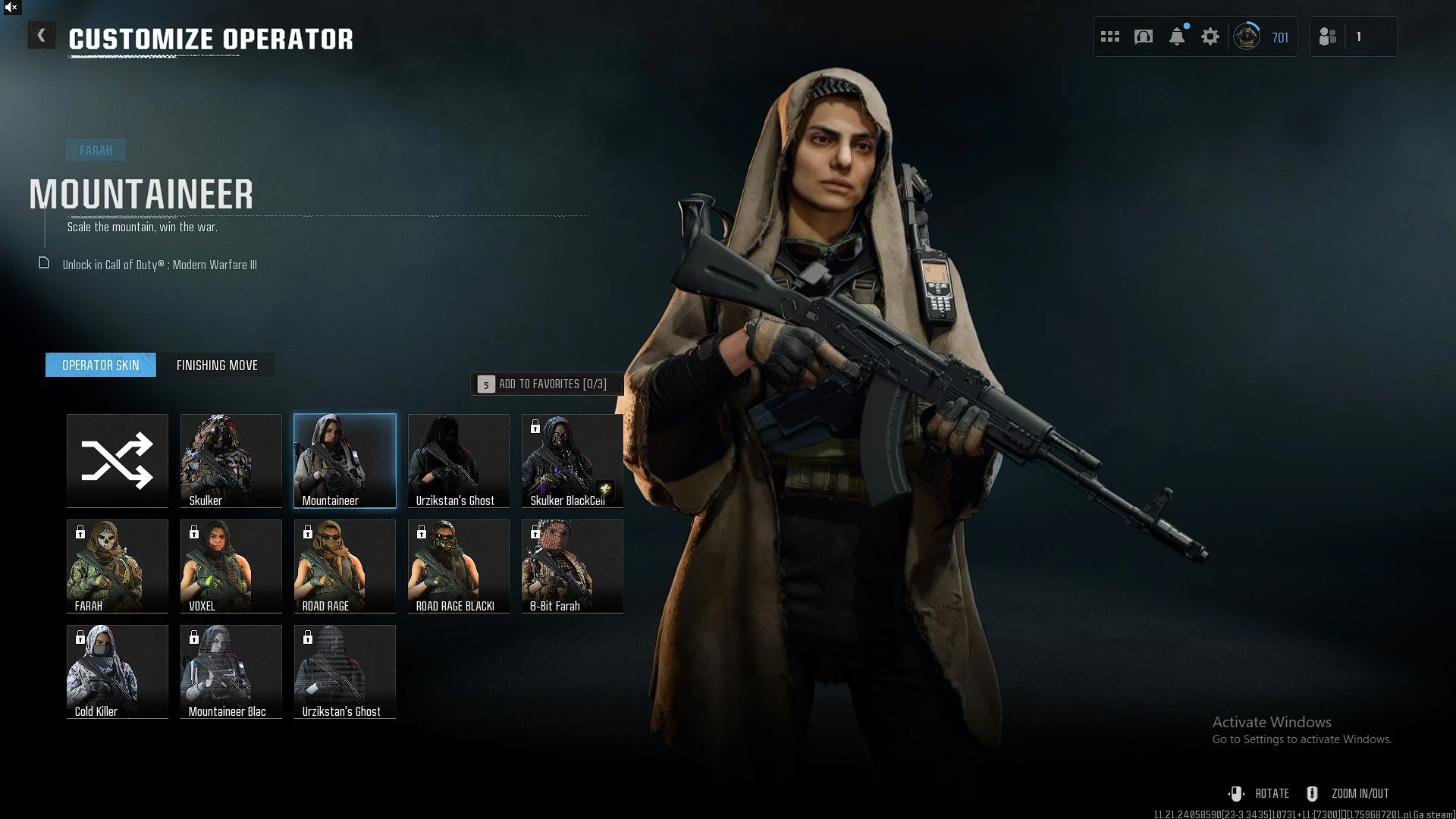Add the skin to favorites
This screenshot has height=819, width=1456.
coord(547,384)
